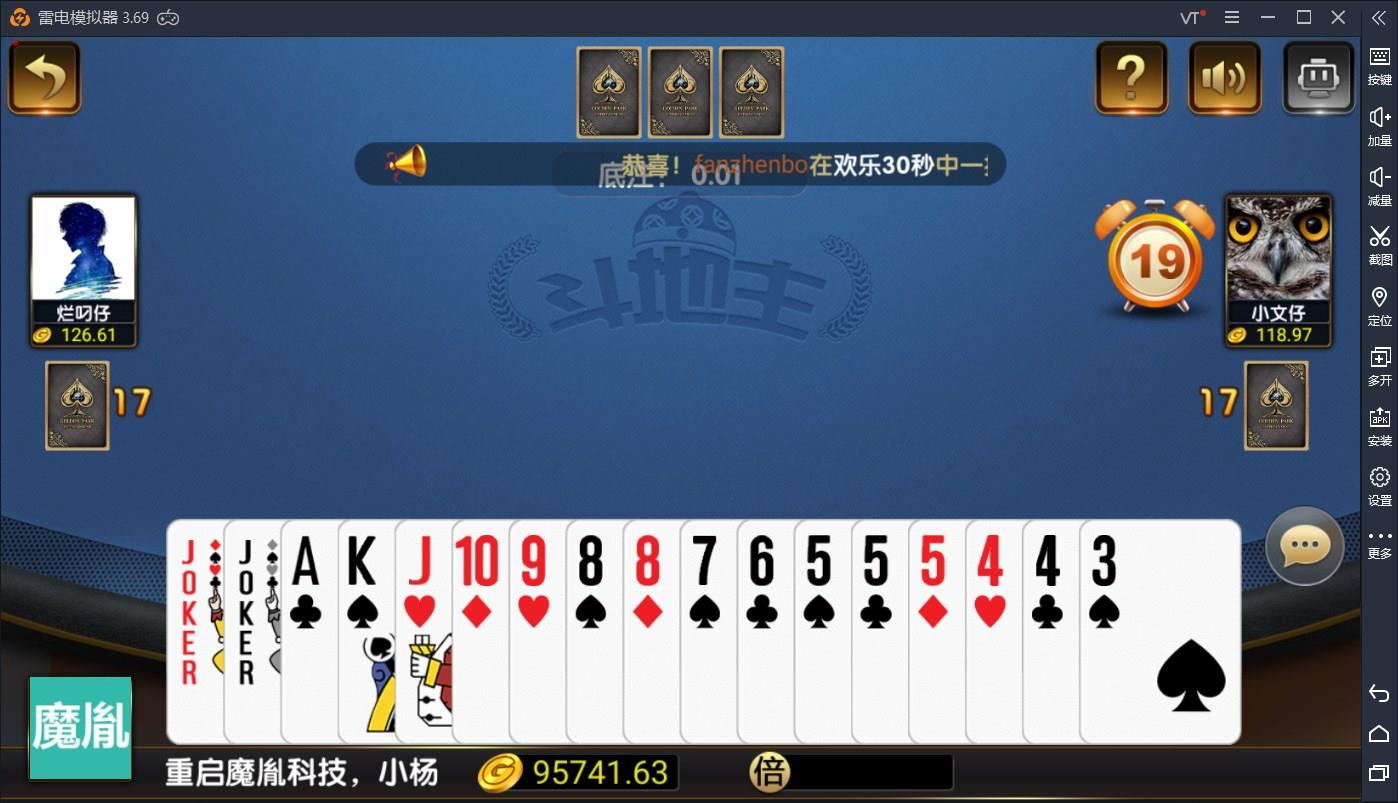Exit the game with the back arrow icon
Screen dimensions: 1398x803
[x=44, y=75]
